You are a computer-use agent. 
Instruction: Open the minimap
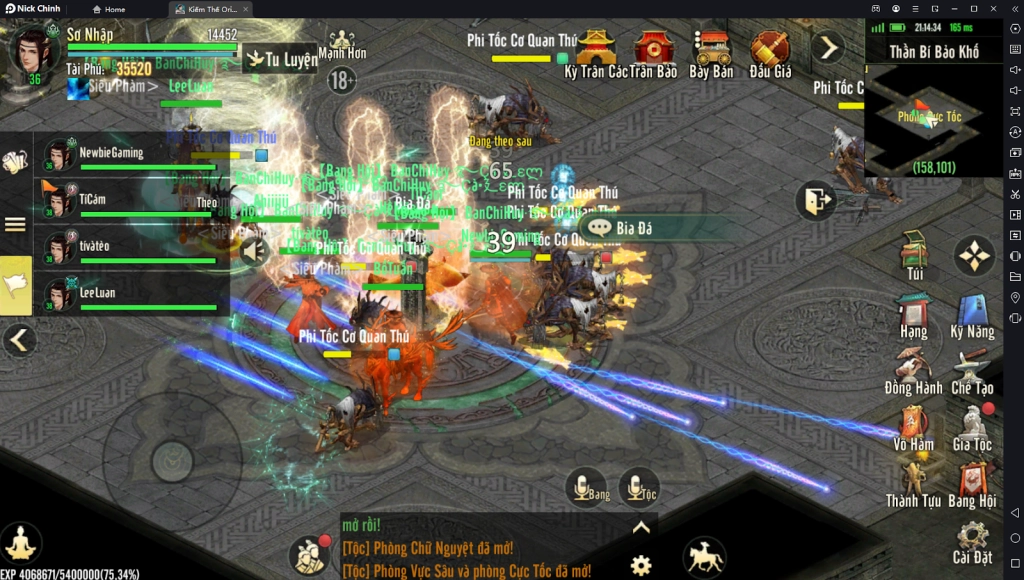(x=933, y=120)
